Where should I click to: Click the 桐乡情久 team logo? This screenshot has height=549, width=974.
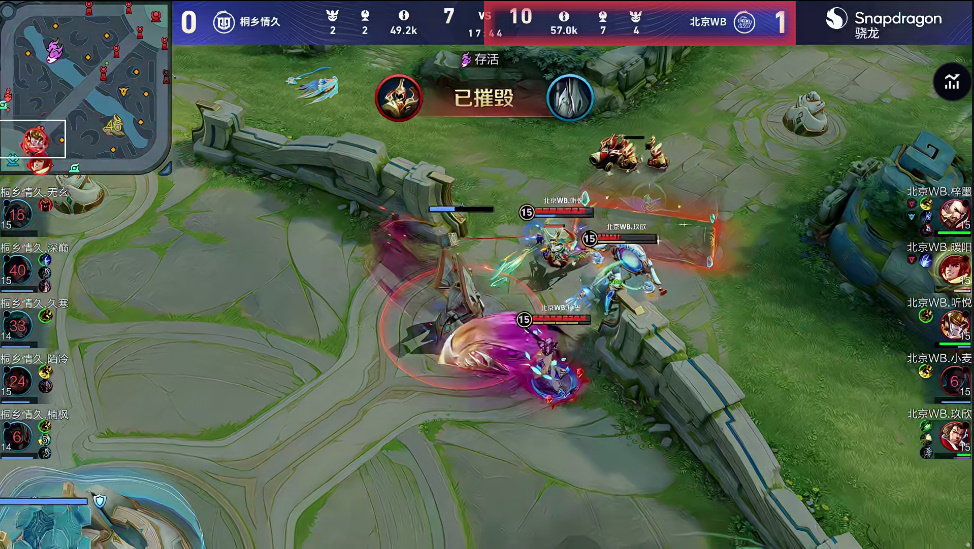tap(224, 22)
